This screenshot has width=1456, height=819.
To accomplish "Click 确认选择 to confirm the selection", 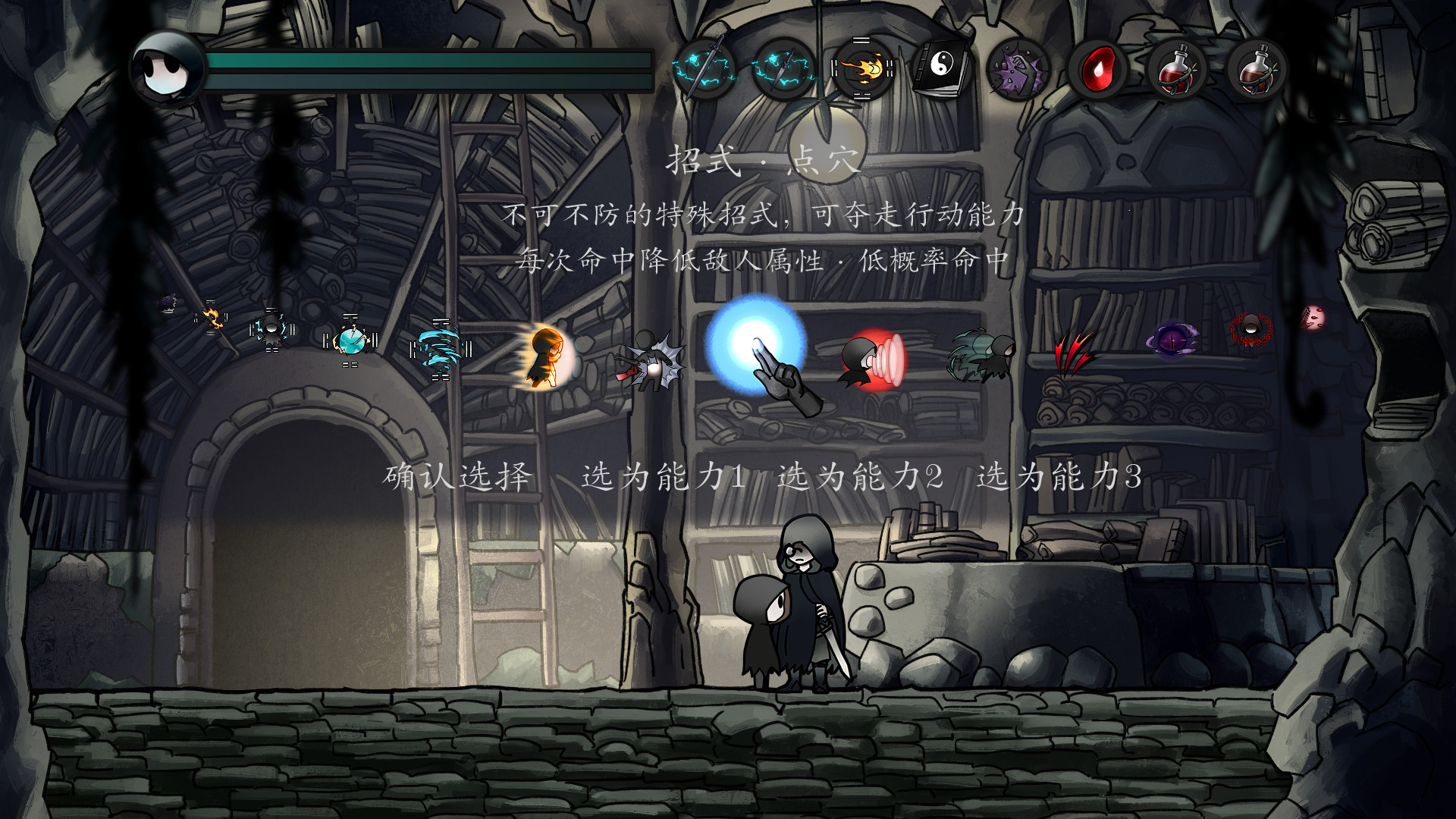I will (x=457, y=477).
